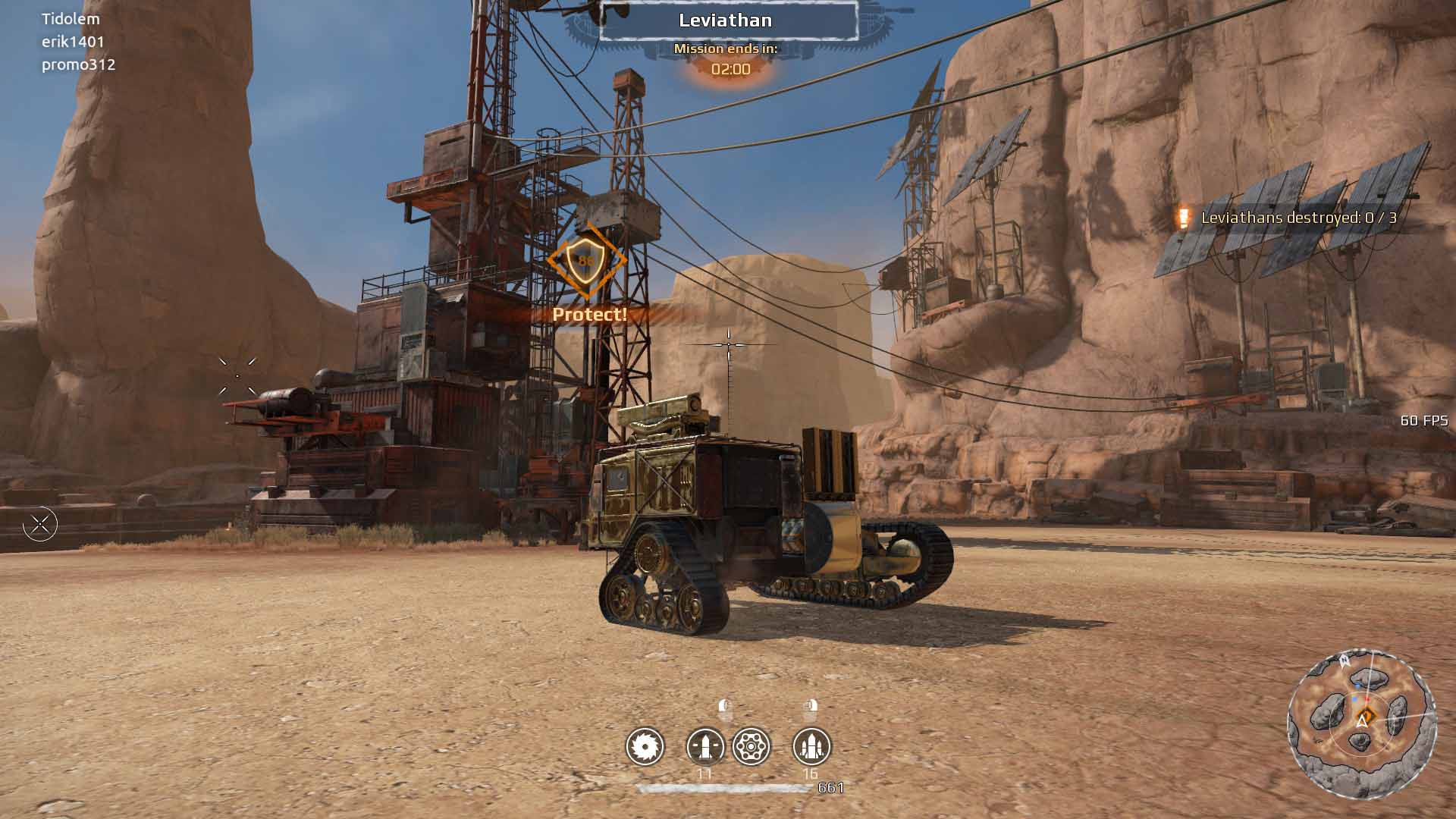Select player Tidolem in the team list

click(71, 19)
